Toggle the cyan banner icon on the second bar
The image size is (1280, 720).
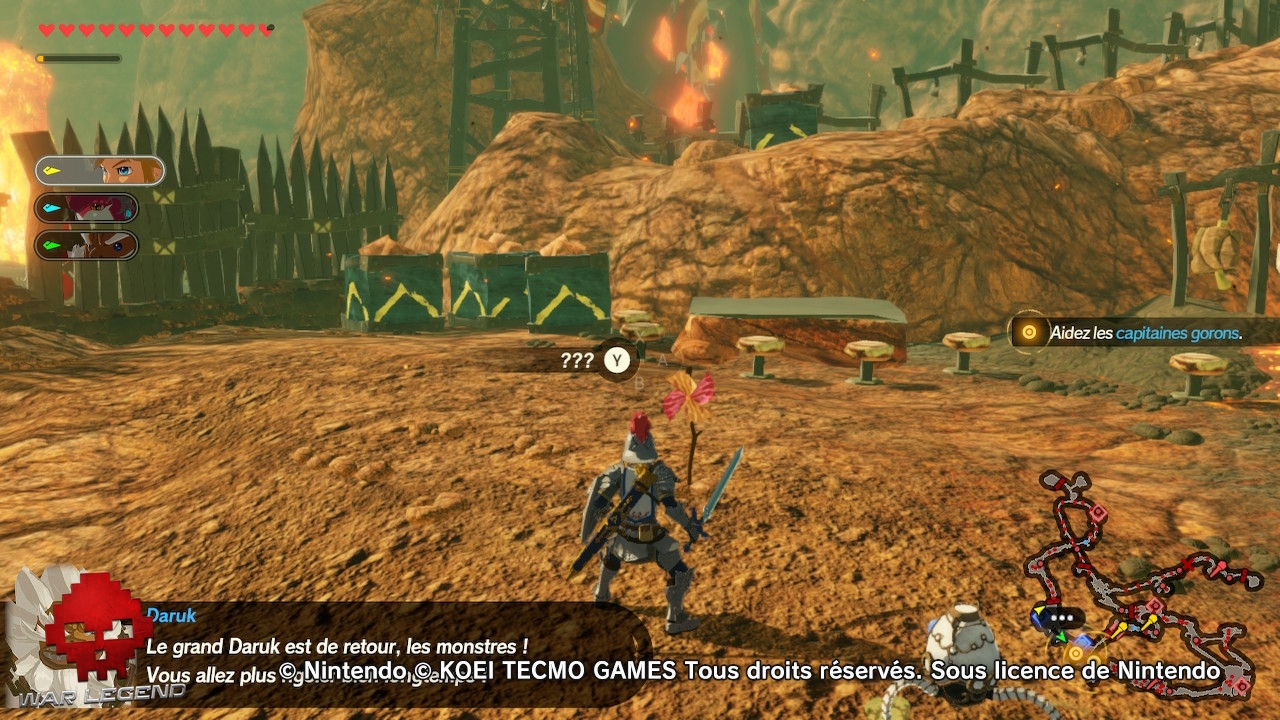pyautogui.click(x=51, y=207)
